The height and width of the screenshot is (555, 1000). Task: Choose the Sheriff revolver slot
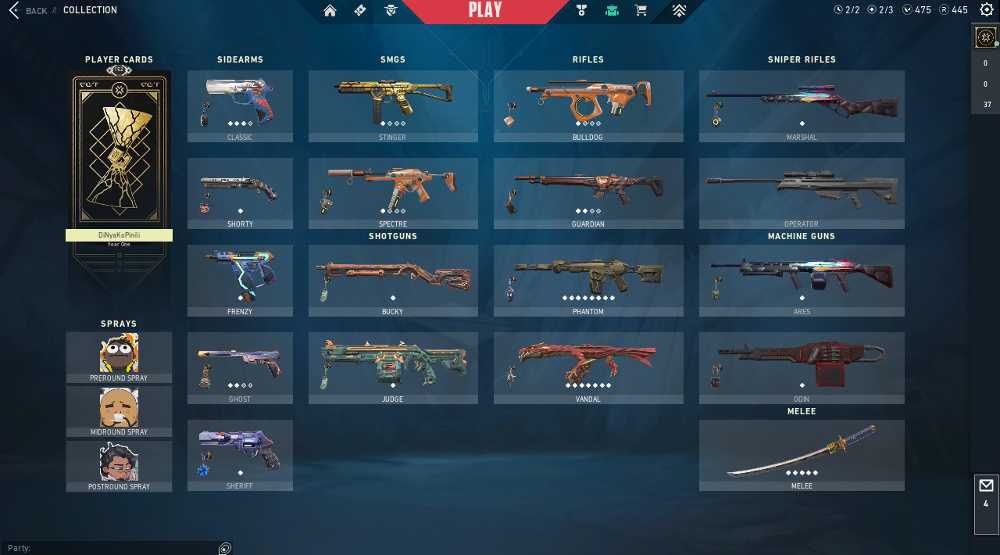pyautogui.click(x=240, y=455)
